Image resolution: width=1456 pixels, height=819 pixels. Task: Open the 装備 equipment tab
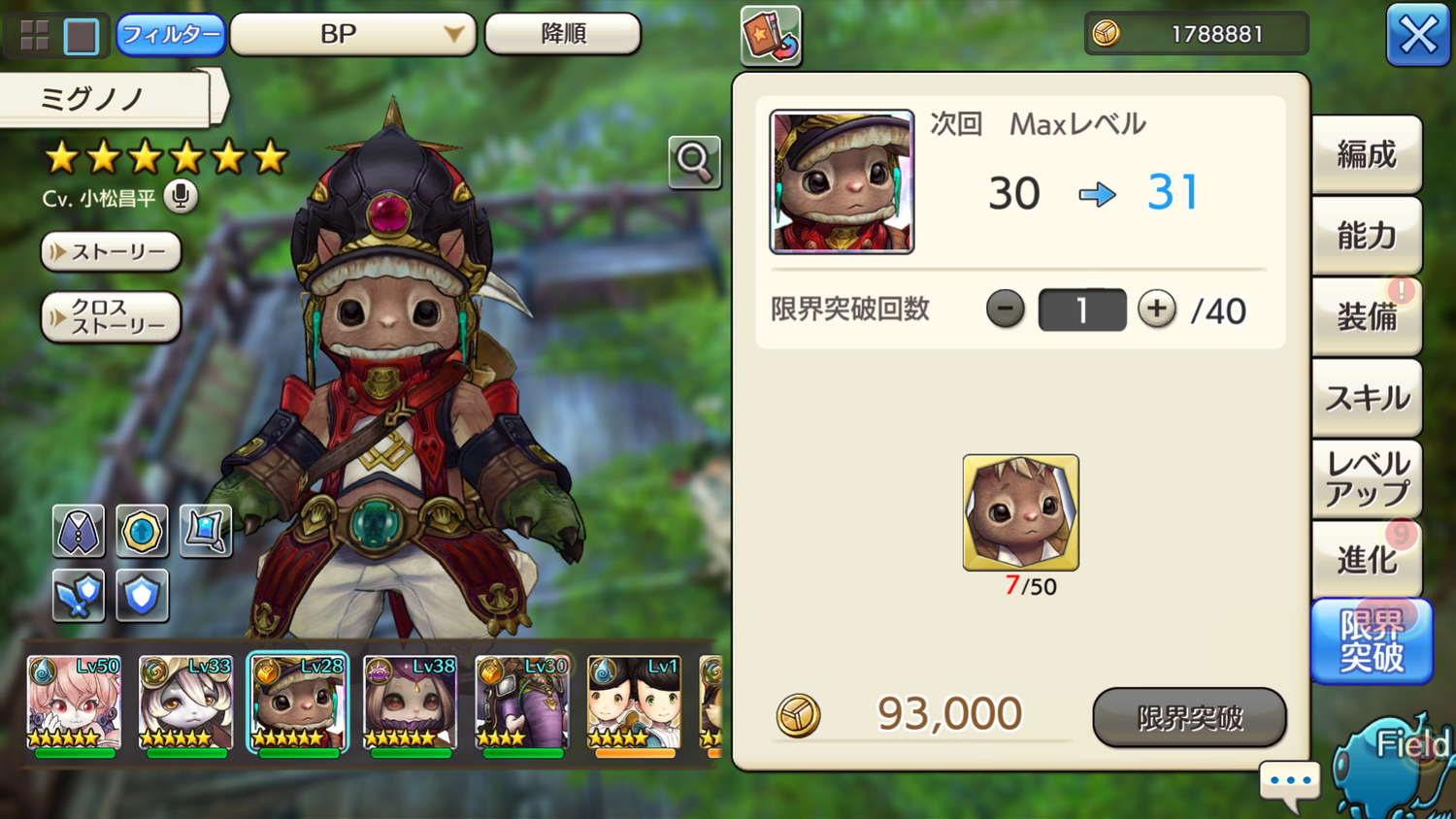click(x=1367, y=316)
